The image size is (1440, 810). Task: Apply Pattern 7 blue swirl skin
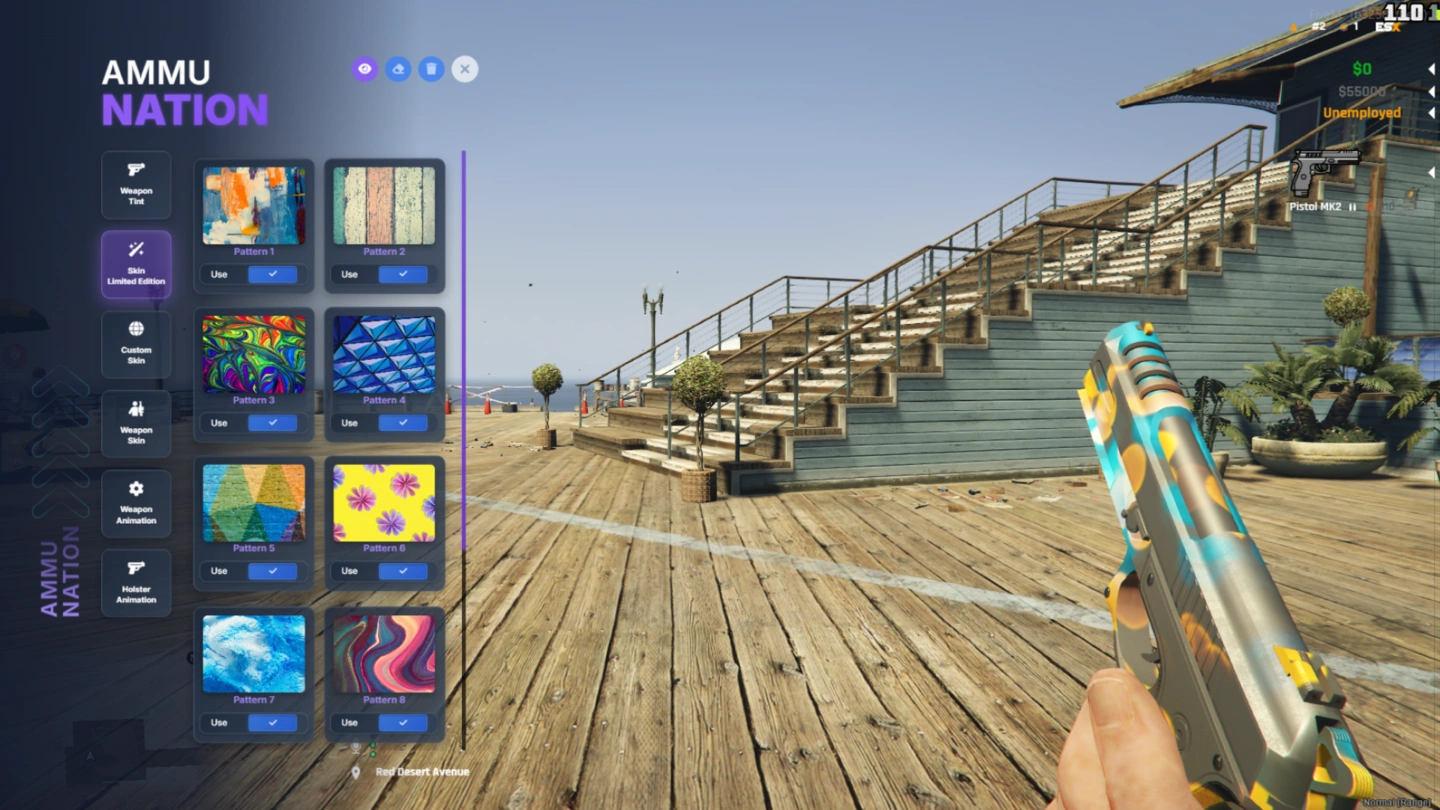click(272, 723)
